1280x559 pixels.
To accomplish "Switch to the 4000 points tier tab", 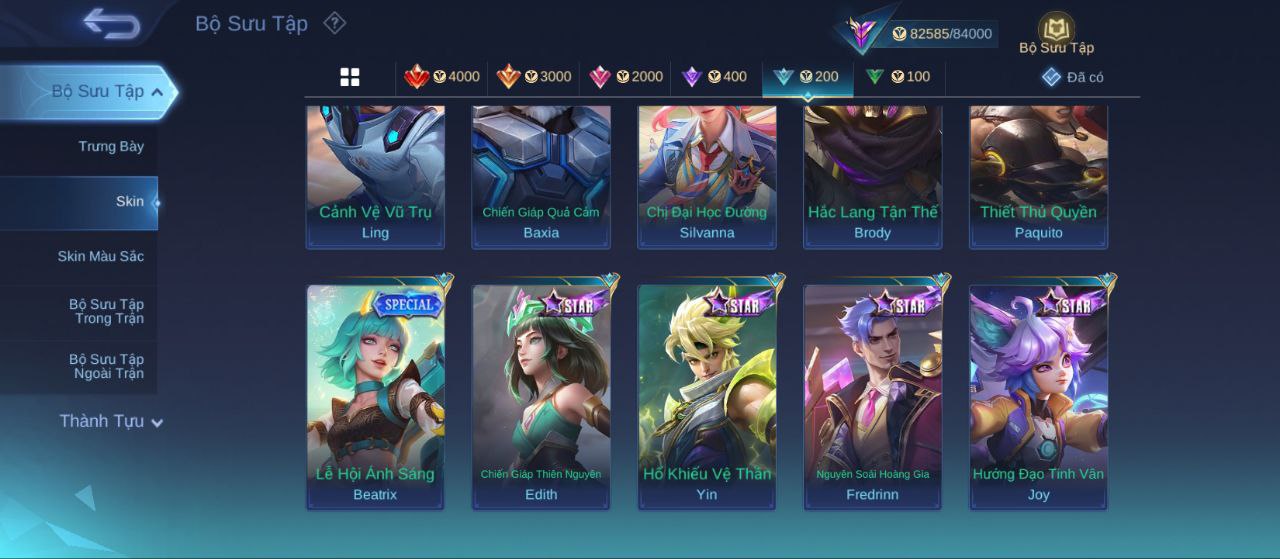I will click(442, 77).
